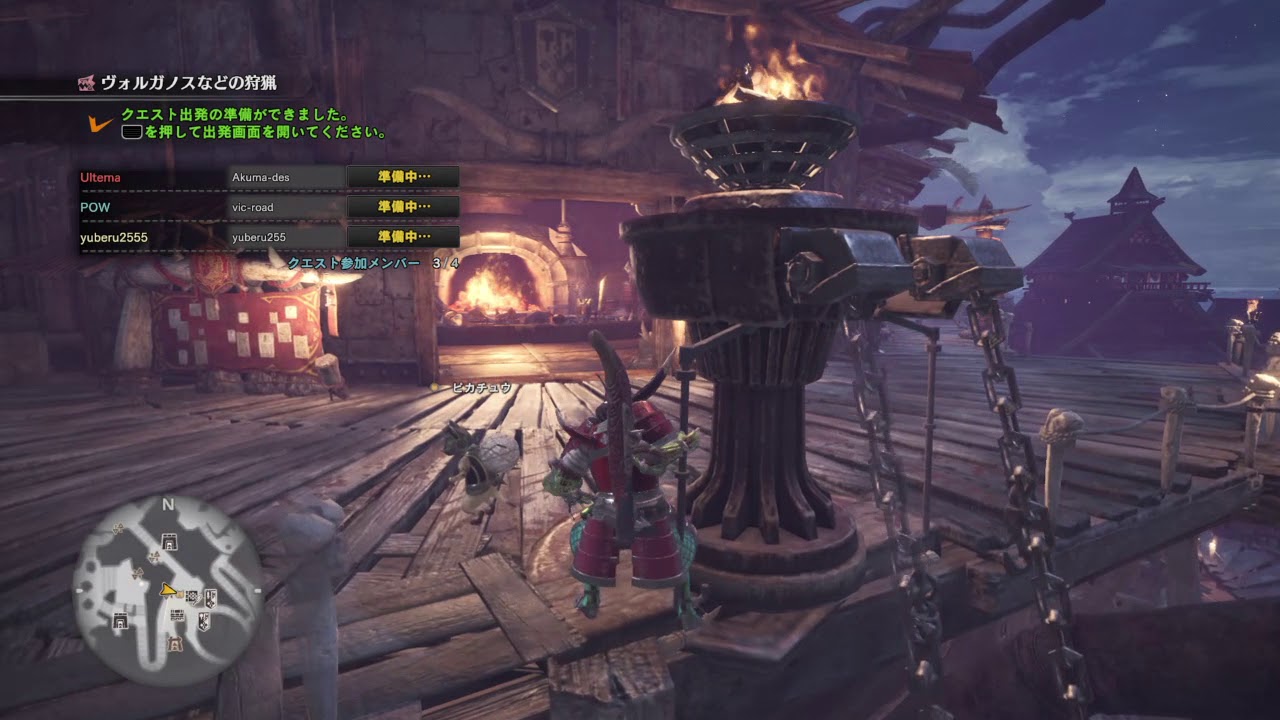Choose the POW player row
Image resolution: width=1280 pixels, height=720 pixels.
click(x=95, y=207)
